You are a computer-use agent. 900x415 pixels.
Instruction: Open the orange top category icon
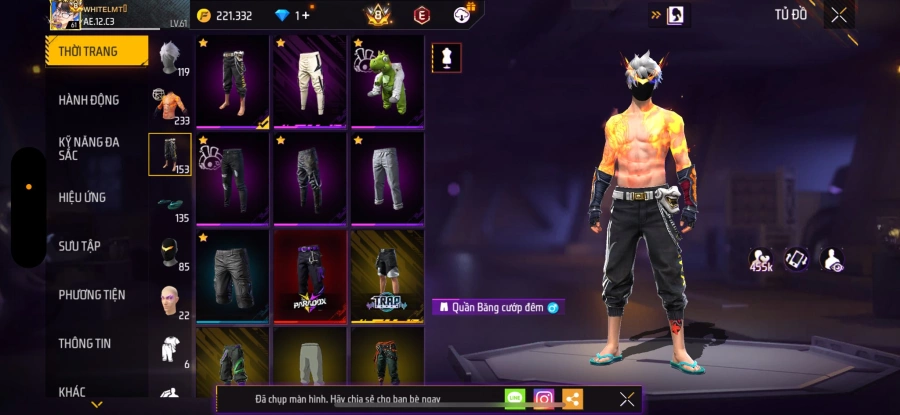(169, 105)
